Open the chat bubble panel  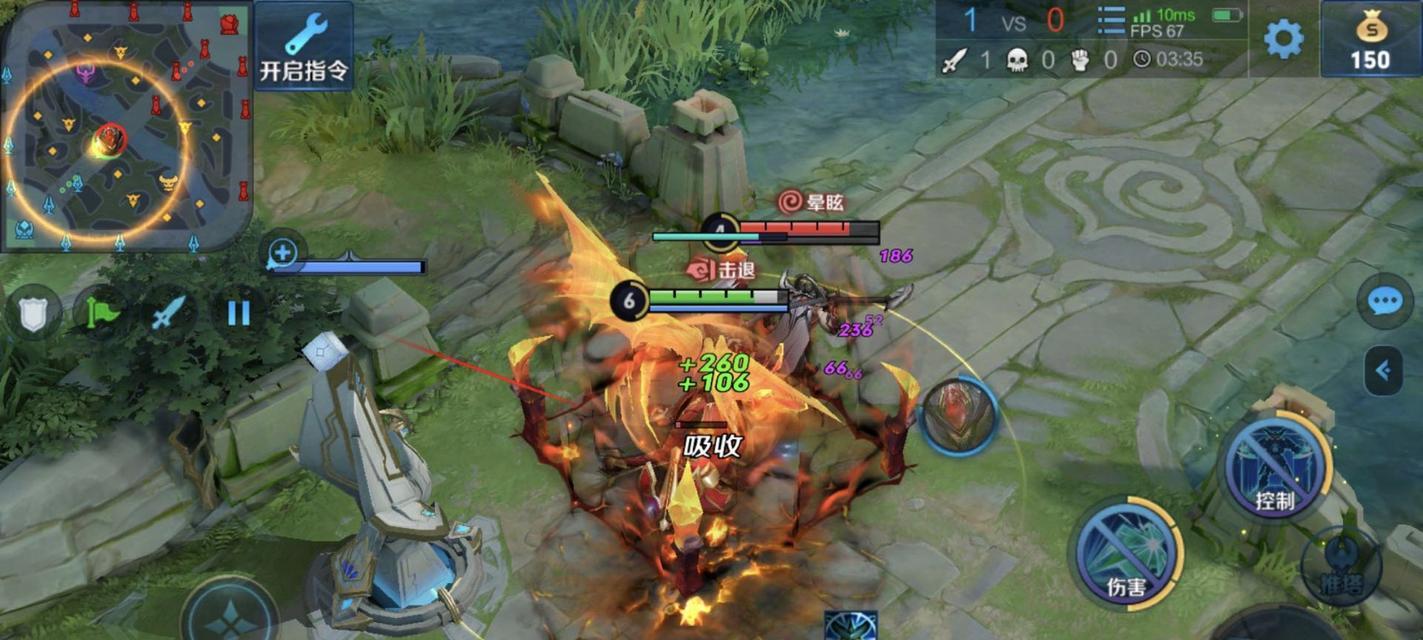pyautogui.click(x=1385, y=301)
